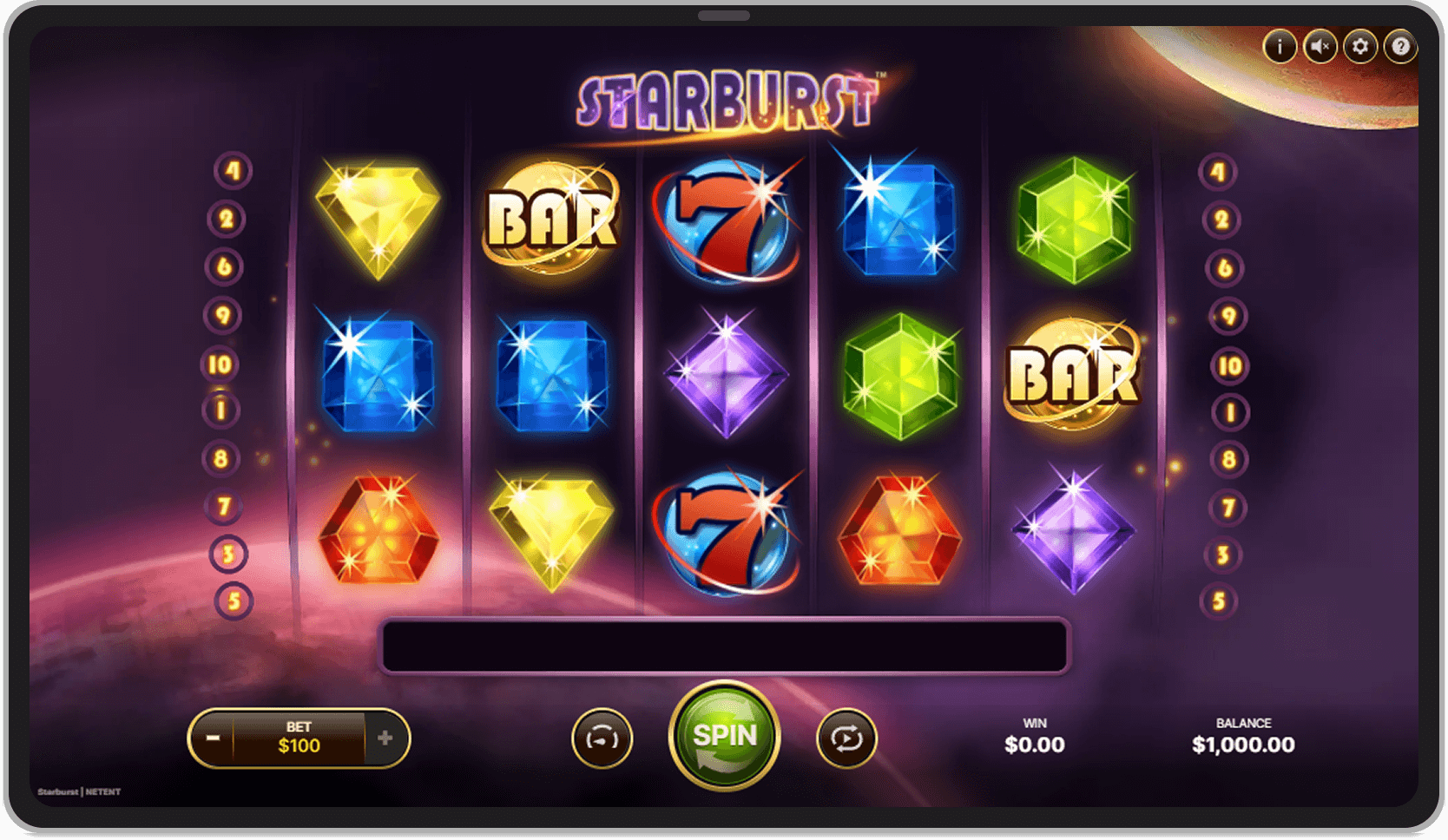
Task: Select the quick spin speed icon
Action: [x=603, y=737]
